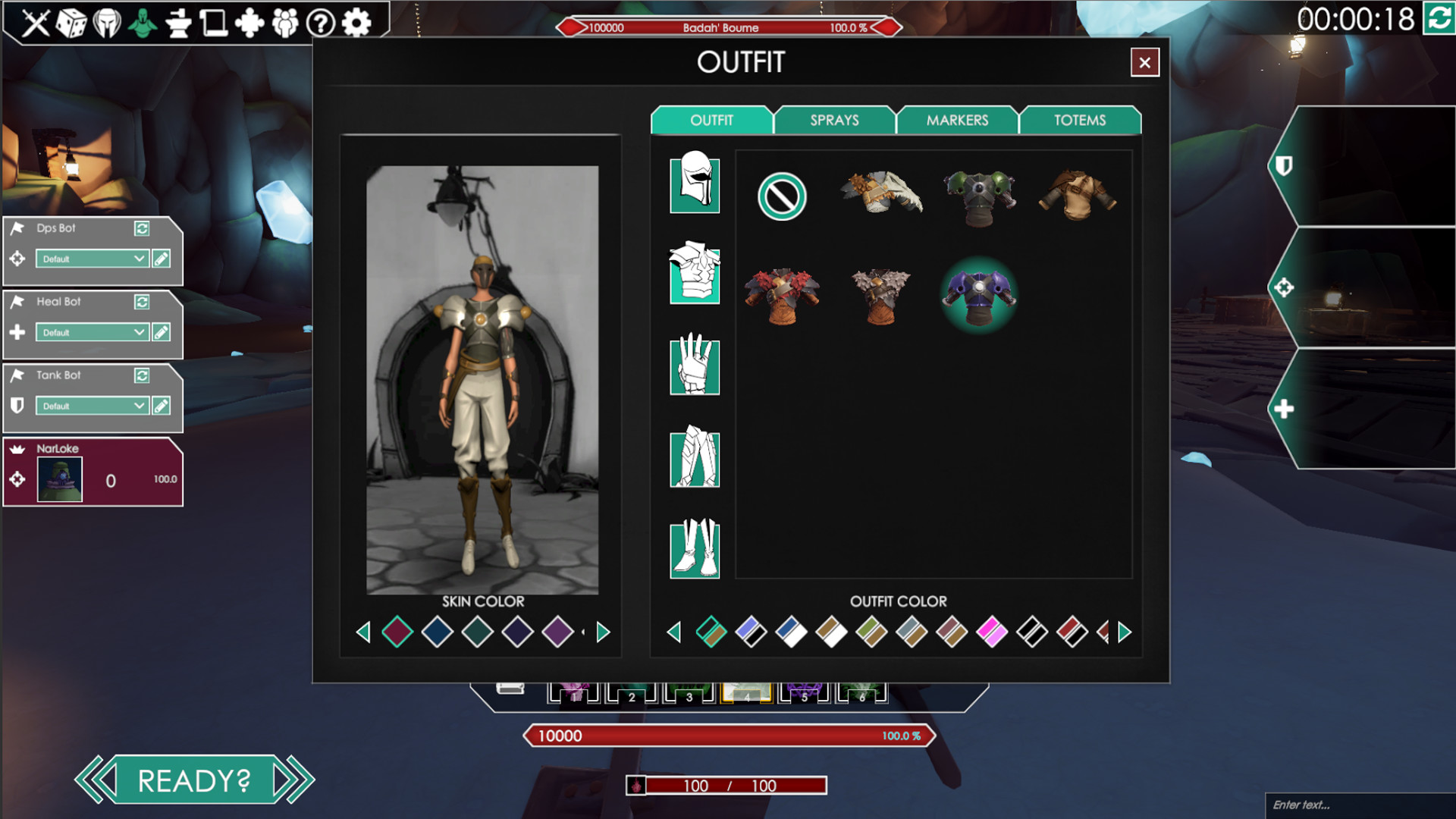Open the anvil crafting icon

tap(180, 23)
